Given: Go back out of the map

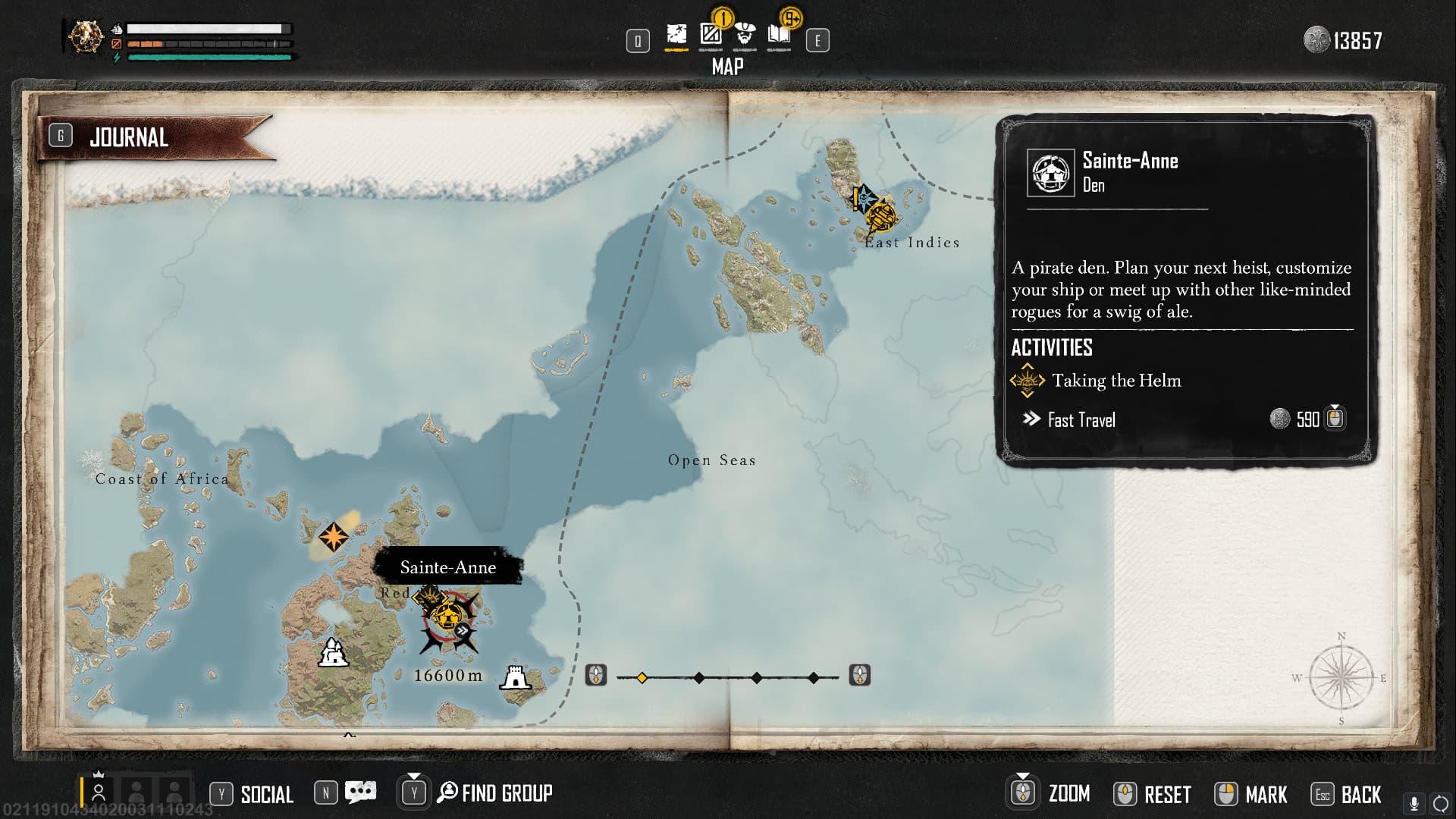Looking at the screenshot, I should [1360, 795].
